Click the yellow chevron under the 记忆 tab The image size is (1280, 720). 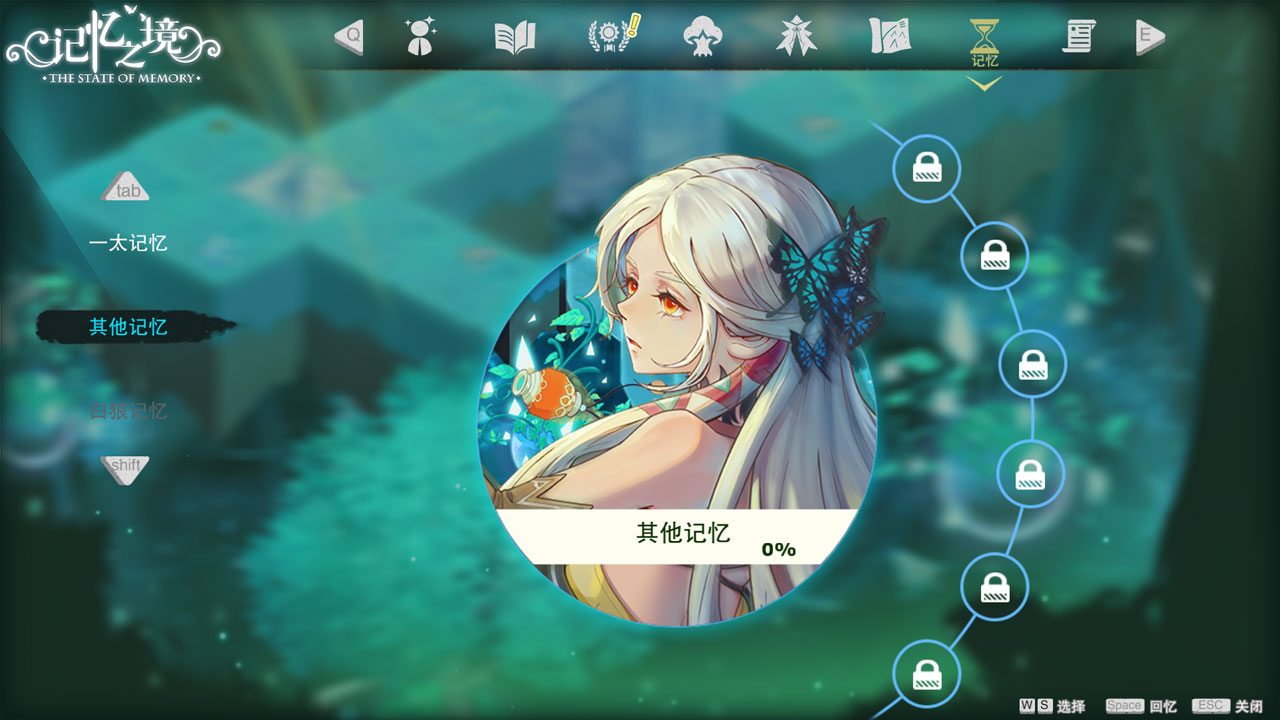(985, 85)
